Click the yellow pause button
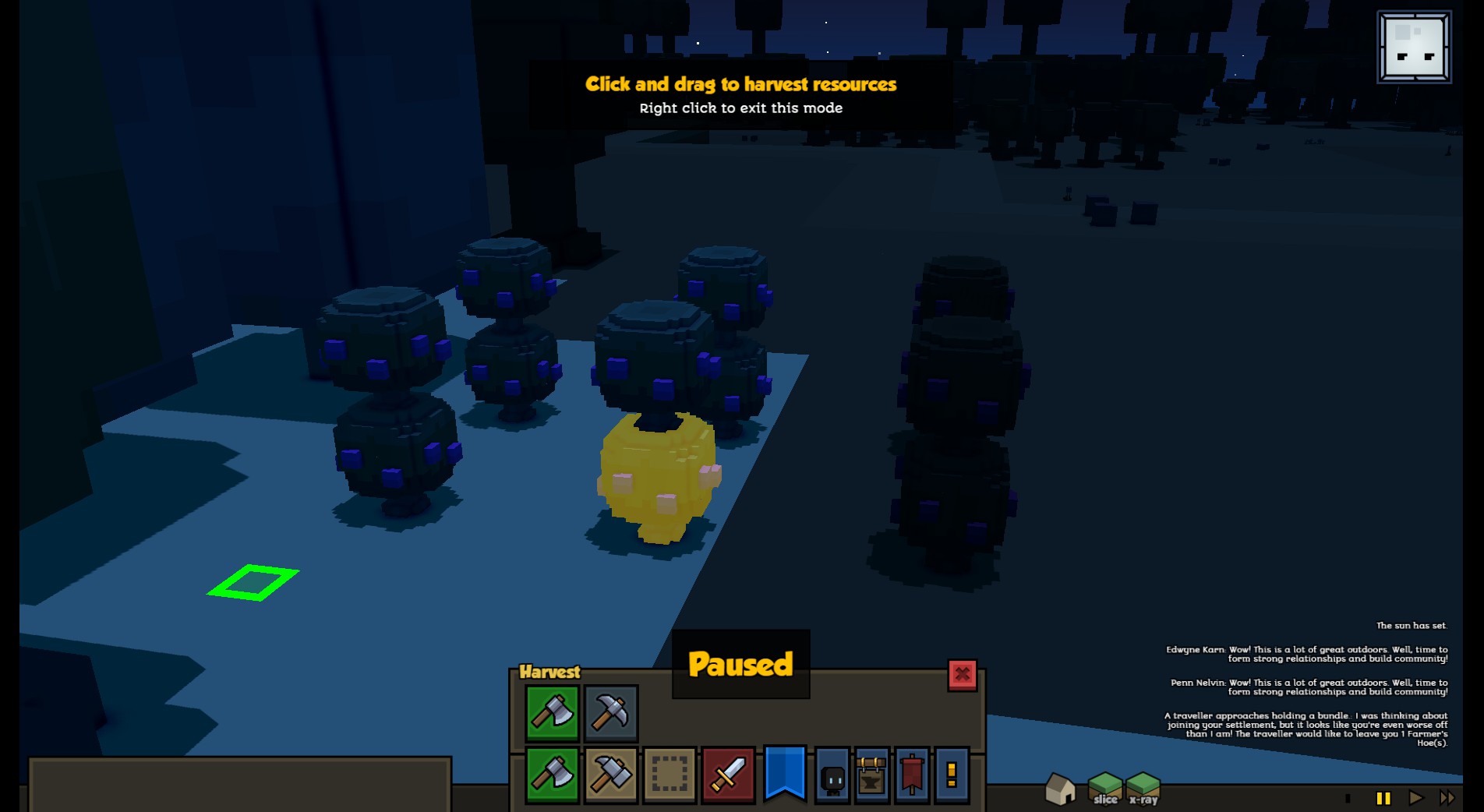This screenshot has width=1484, height=812. (x=1383, y=798)
